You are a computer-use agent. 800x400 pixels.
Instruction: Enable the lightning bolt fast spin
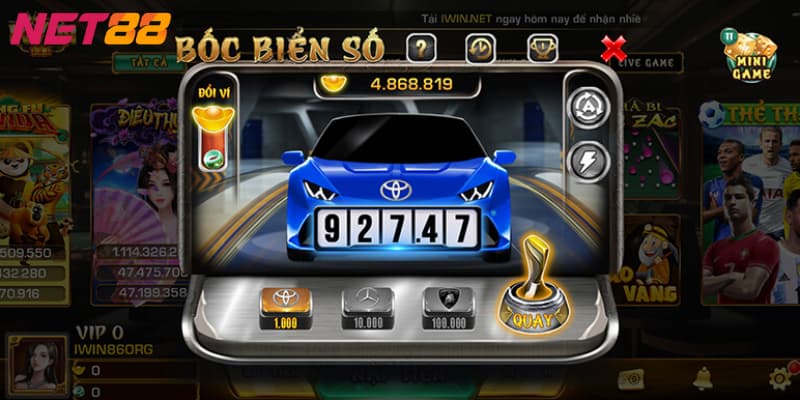(590, 161)
